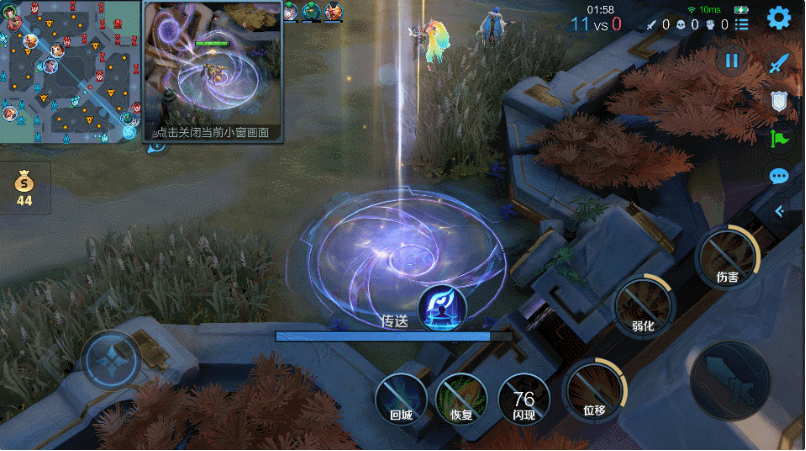The image size is (806, 451).
Task: Close the small spectate window
Action: 212,132
